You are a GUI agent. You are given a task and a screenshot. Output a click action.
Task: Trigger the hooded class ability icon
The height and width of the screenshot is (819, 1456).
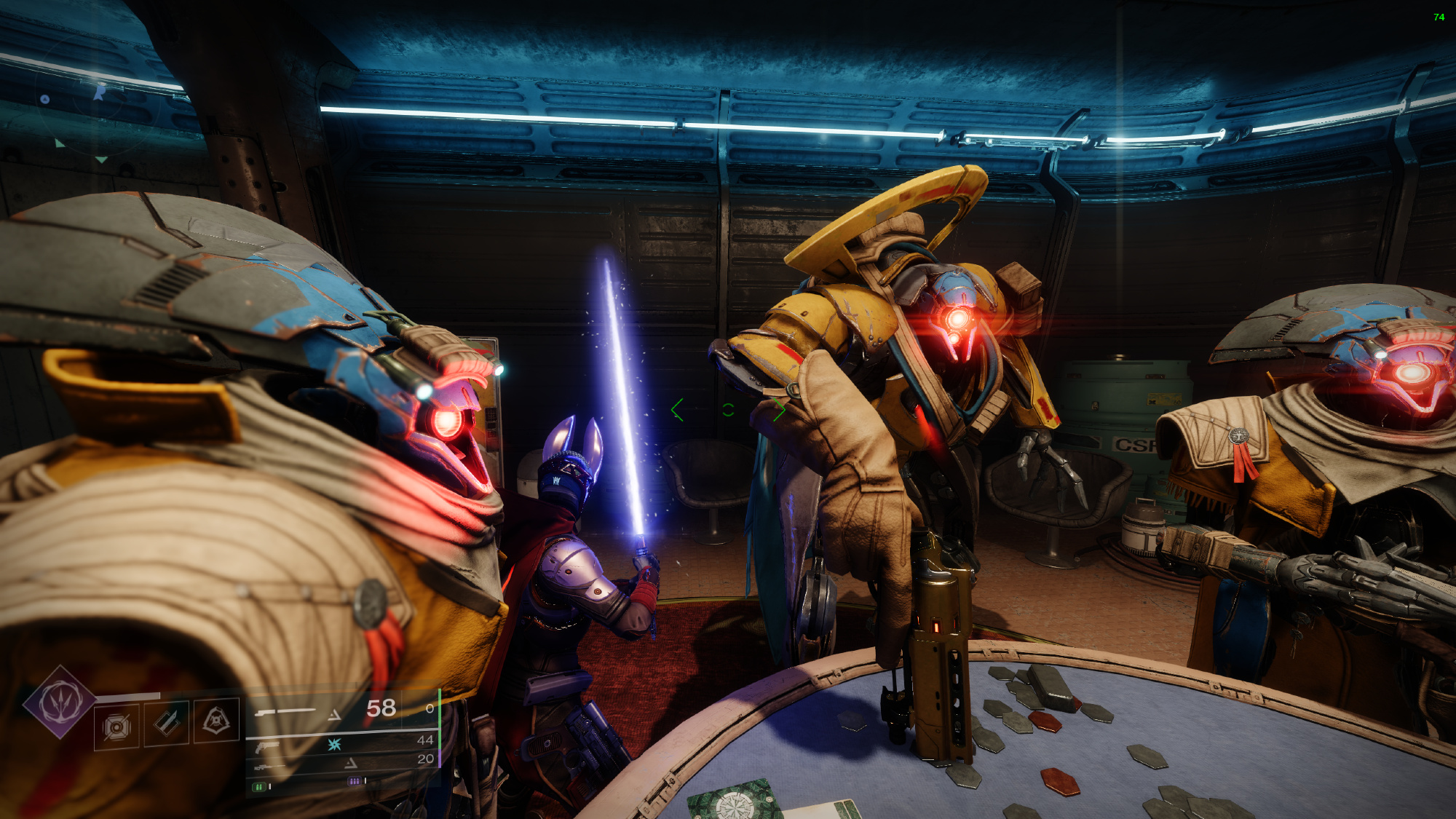pos(216,721)
